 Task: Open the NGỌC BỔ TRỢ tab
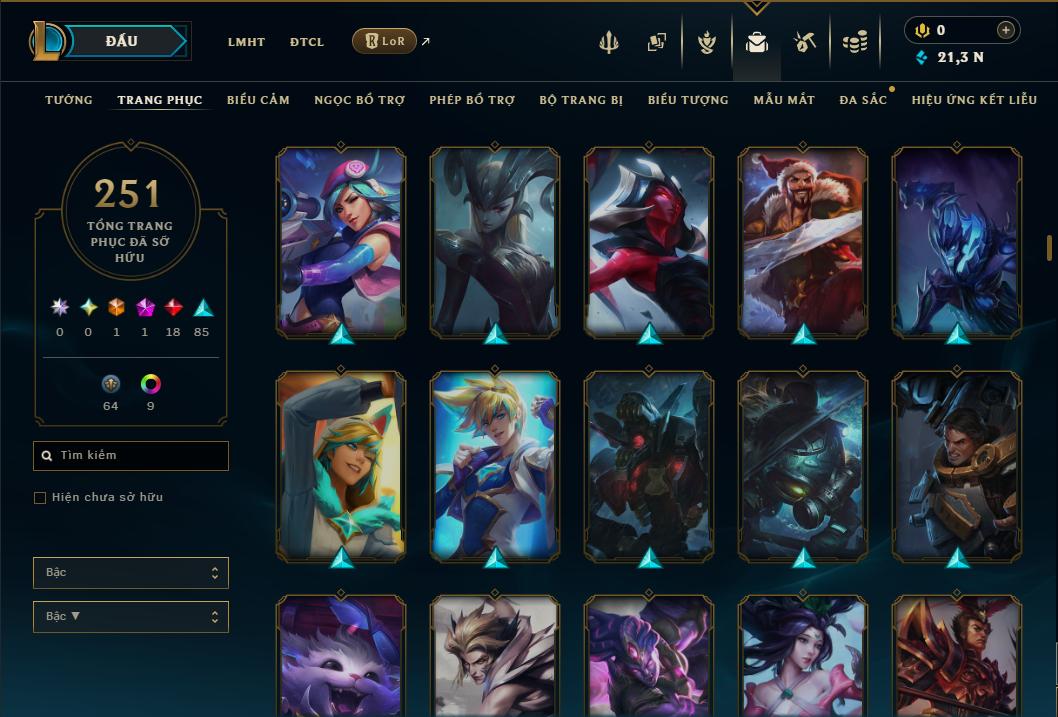[x=359, y=100]
